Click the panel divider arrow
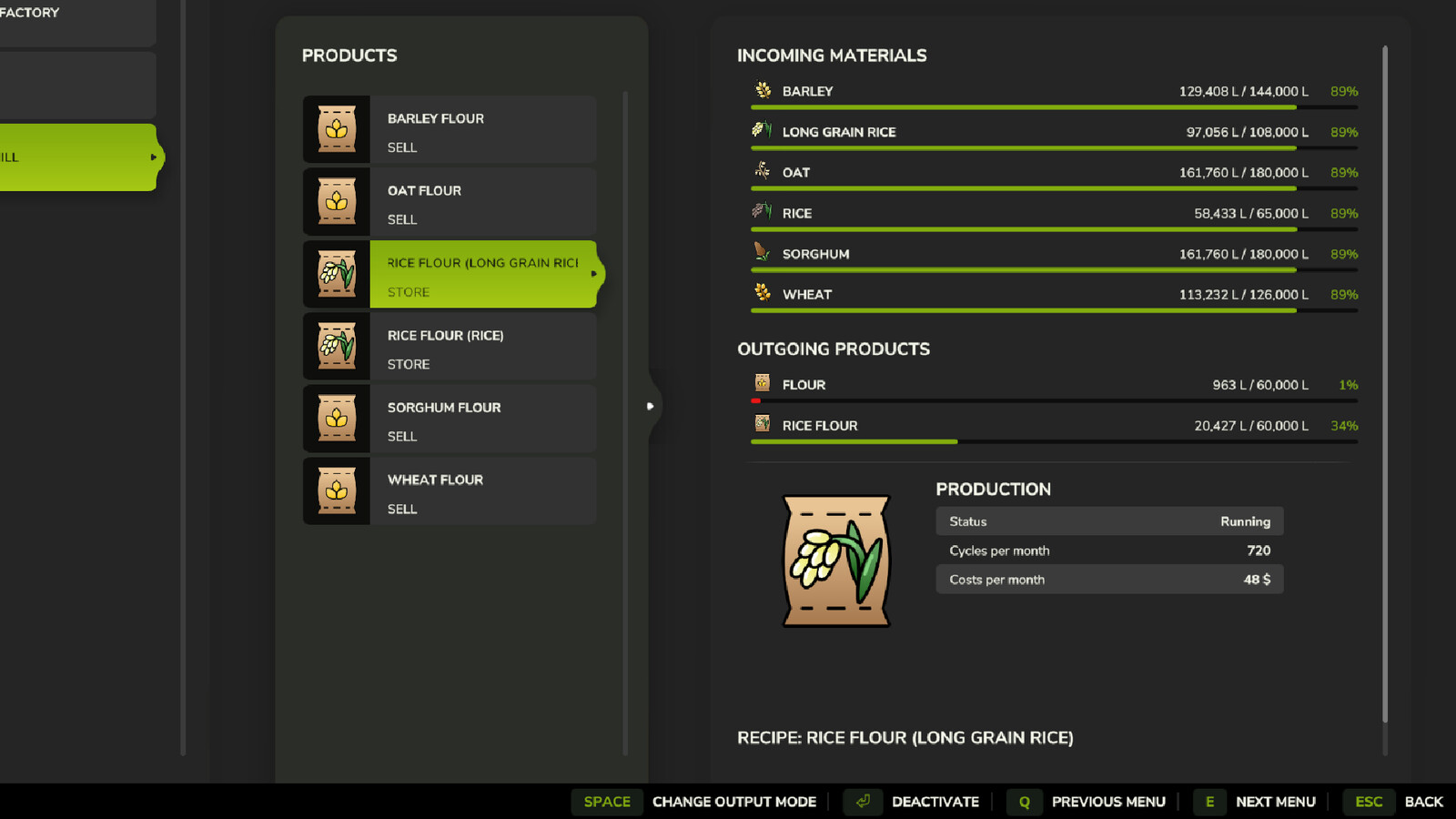Screen dimensions: 1456x819 click(650, 407)
